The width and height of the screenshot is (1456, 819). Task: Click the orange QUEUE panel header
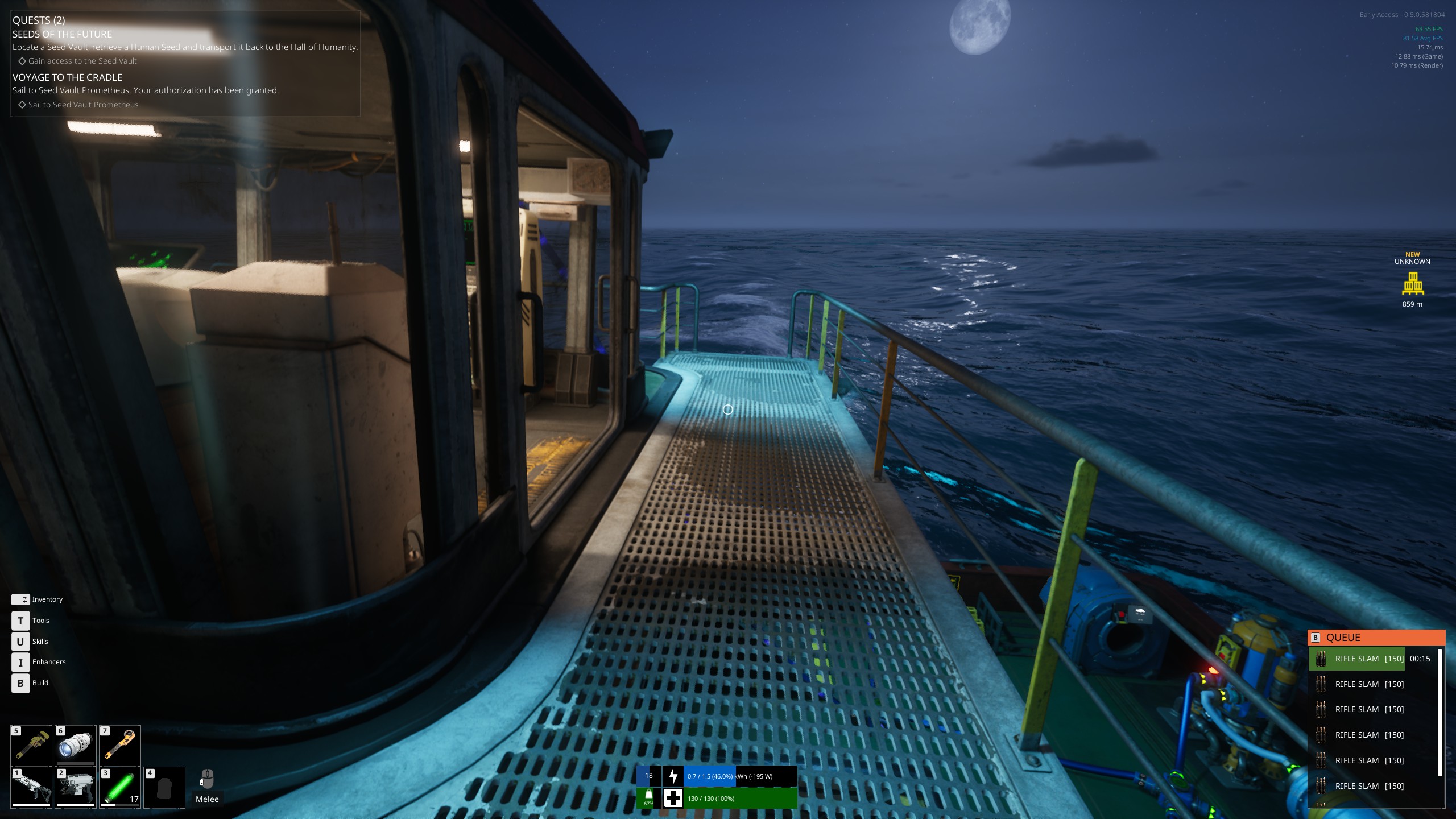(x=1376, y=638)
